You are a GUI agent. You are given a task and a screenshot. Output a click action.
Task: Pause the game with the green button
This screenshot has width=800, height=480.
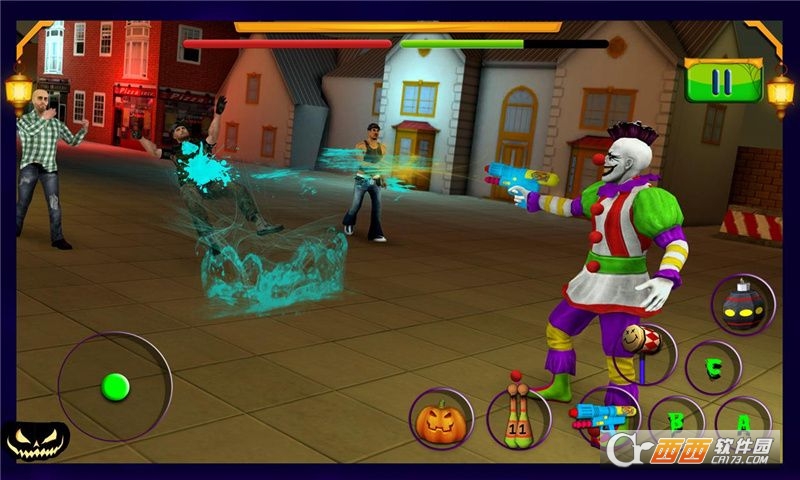click(x=722, y=80)
